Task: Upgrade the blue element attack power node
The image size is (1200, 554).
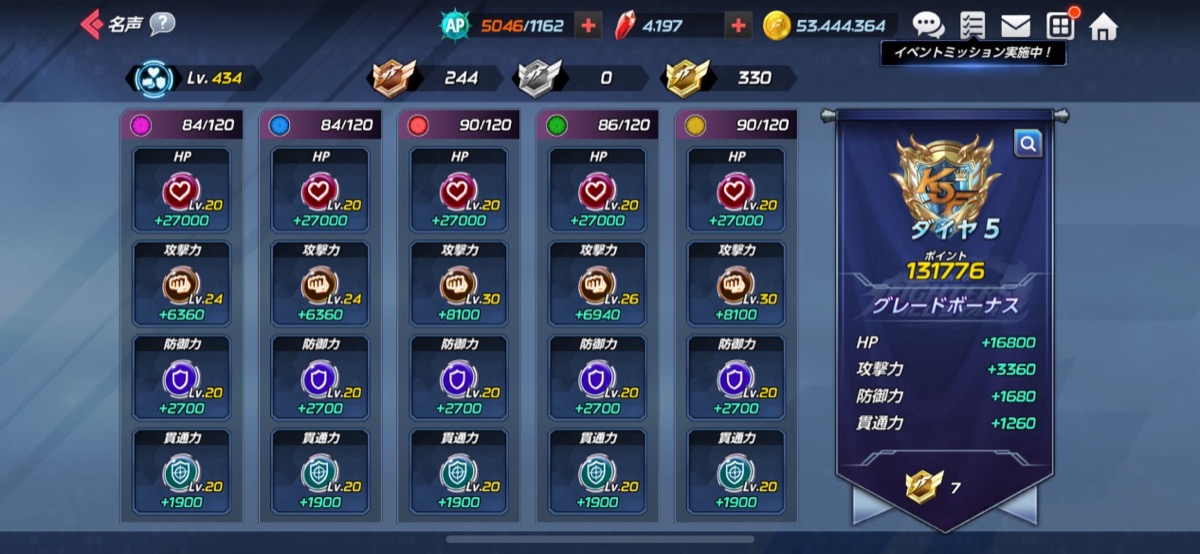Action: click(320, 285)
